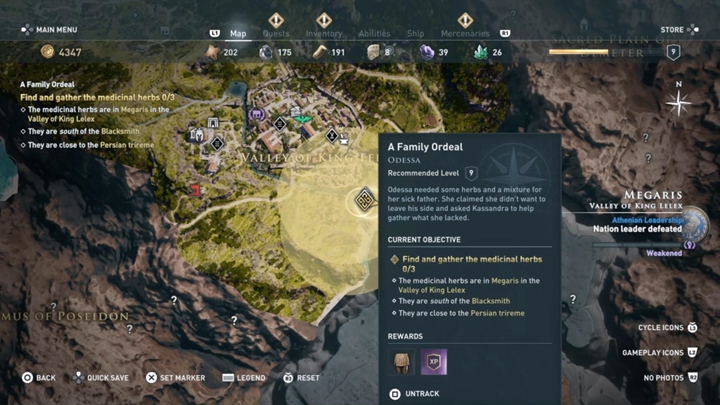Click the anvil blacksmith map icon
This screenshot has height=405, width=720.
[x=344, y=138]
